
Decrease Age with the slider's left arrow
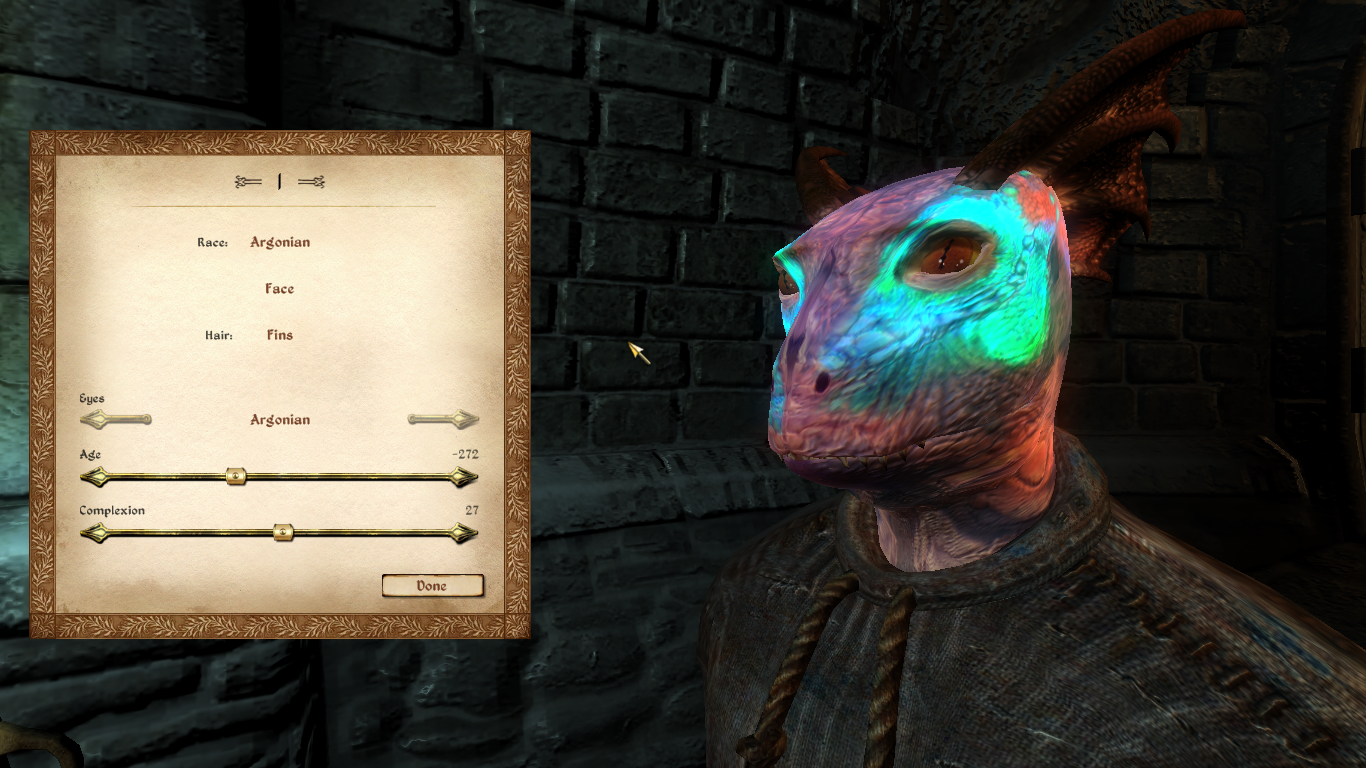(93, 477)
